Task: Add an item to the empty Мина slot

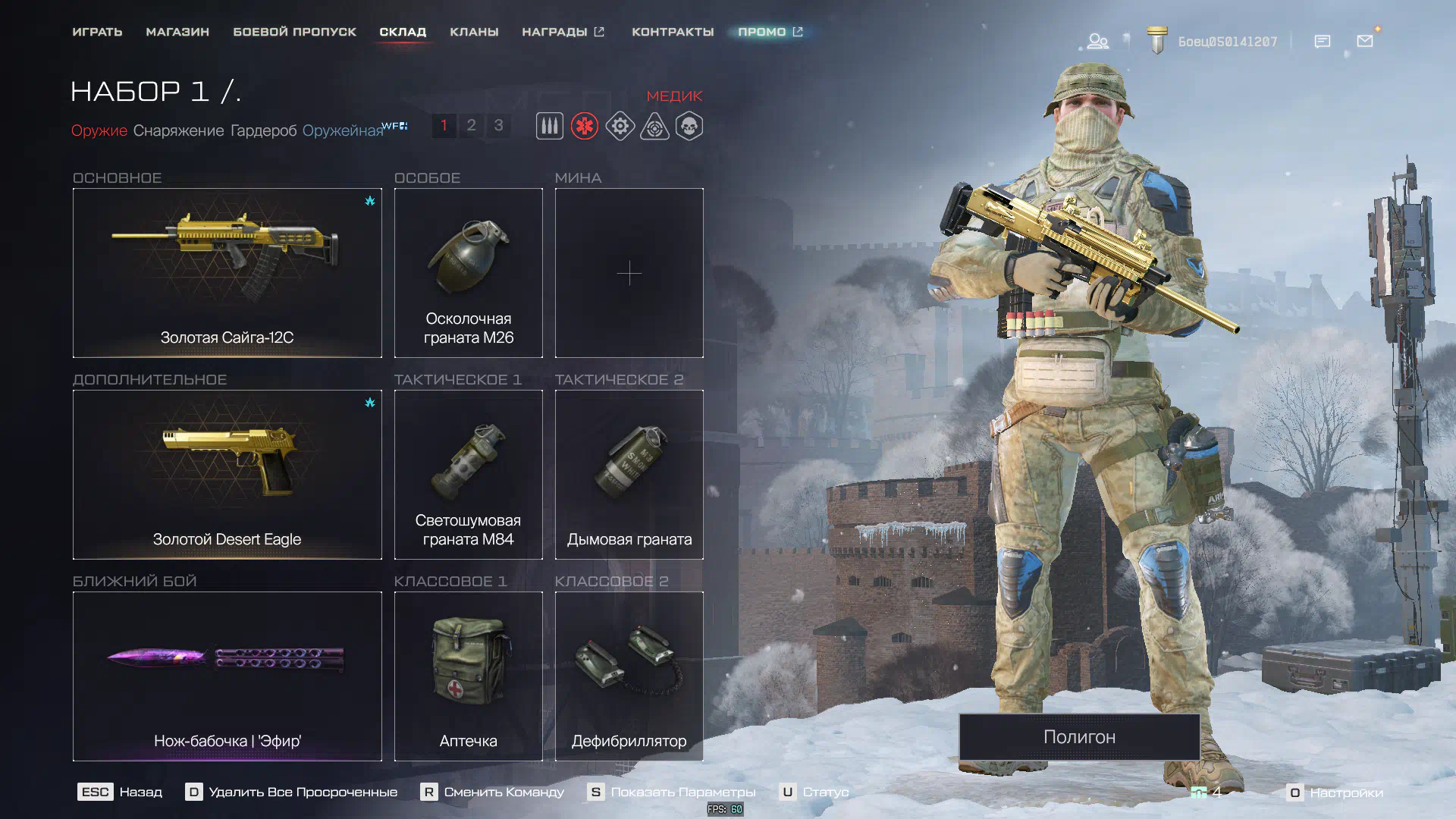Action: 629,273
